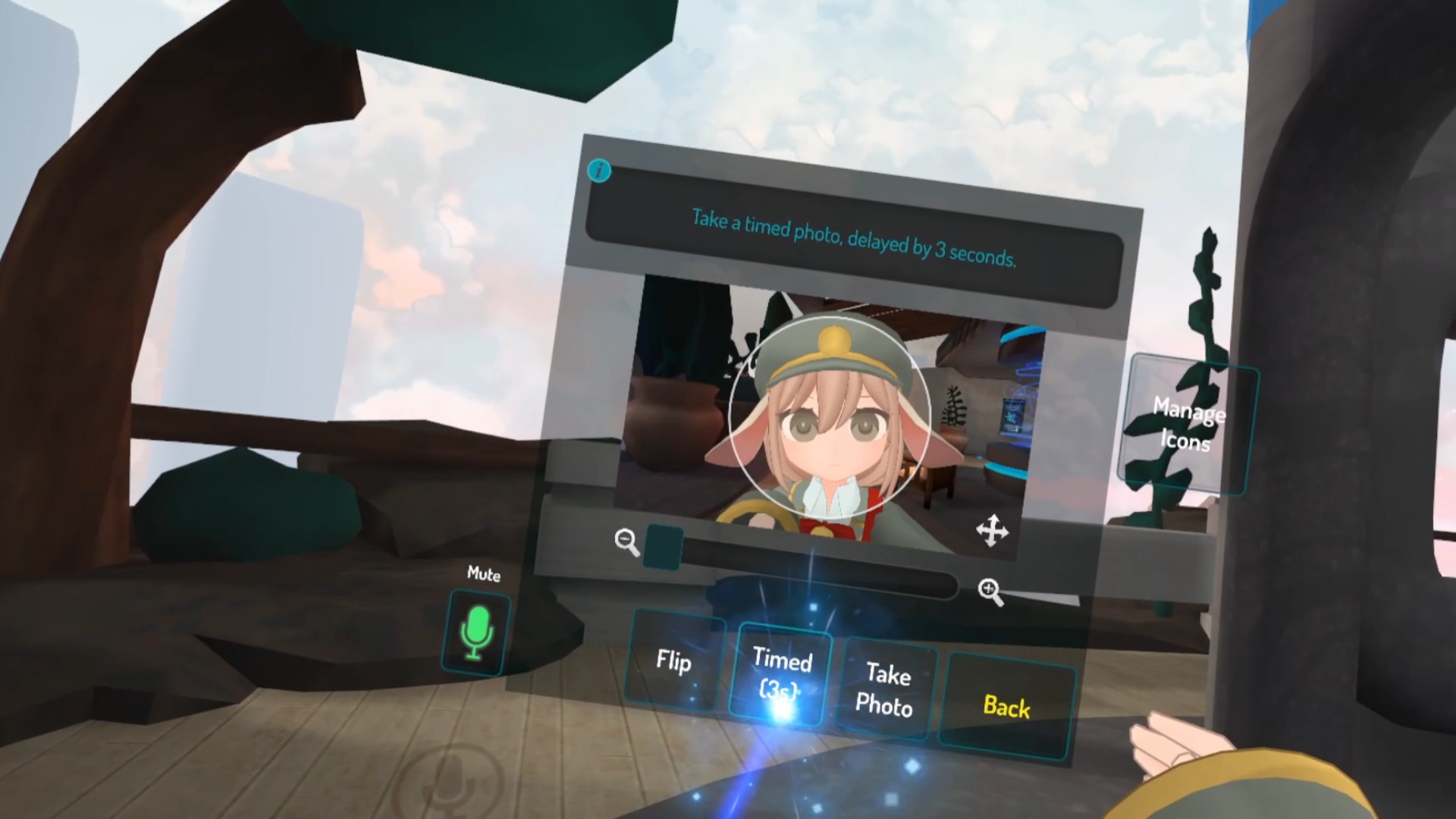Click the zoom slider handle
The image size is (1456, 819).
tap(664, 548)
